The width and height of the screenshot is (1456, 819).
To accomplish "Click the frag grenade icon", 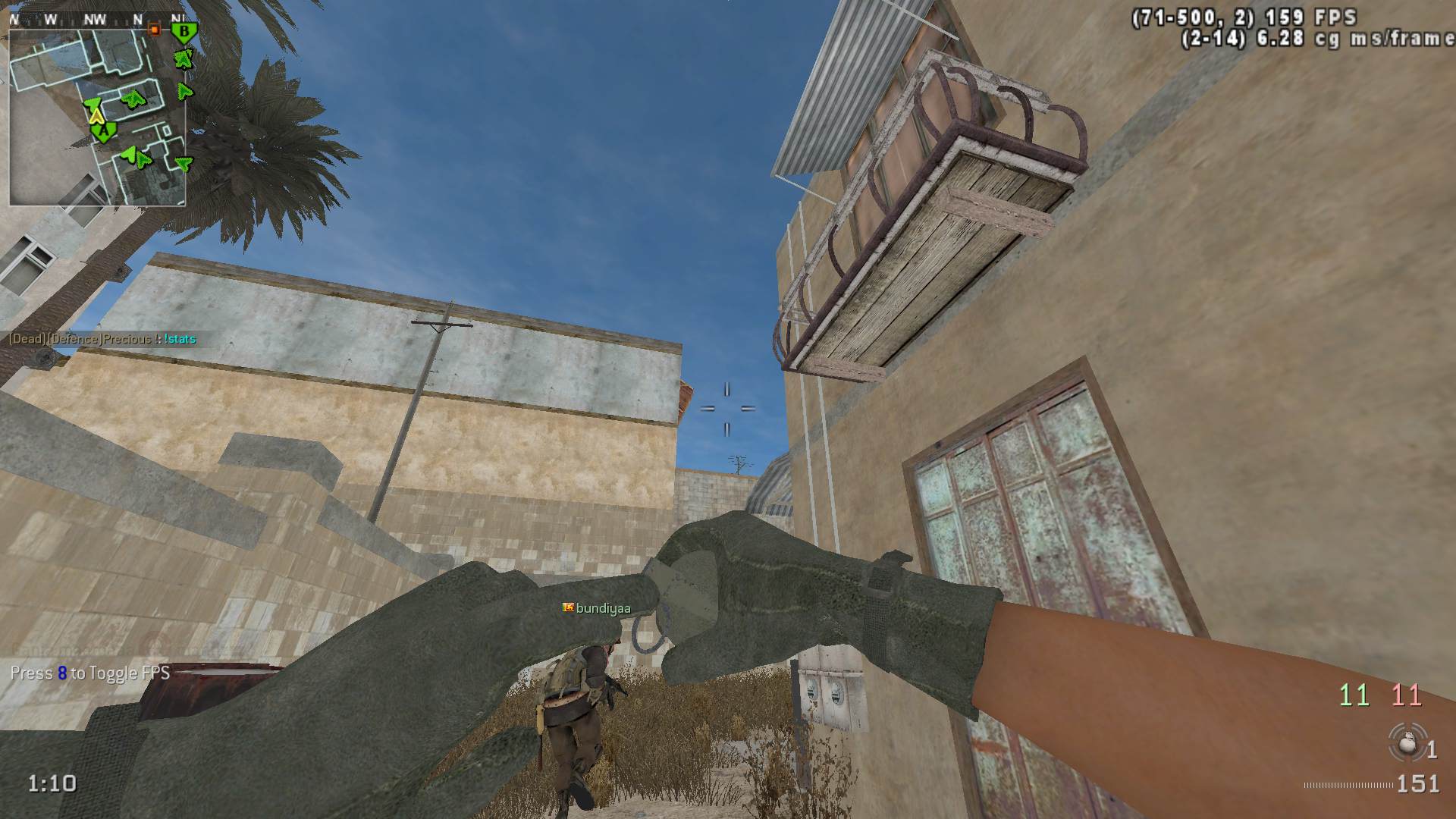I will [x=1406, y=742].
